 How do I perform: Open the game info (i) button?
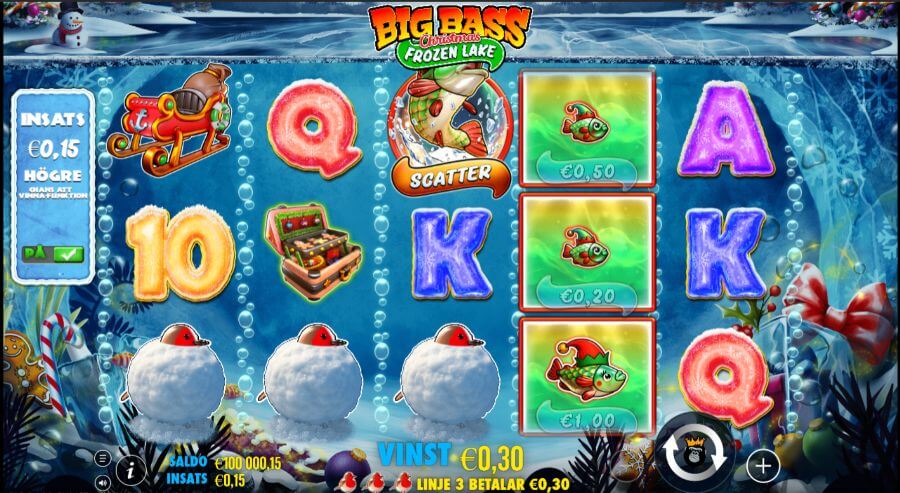point(131,468)
